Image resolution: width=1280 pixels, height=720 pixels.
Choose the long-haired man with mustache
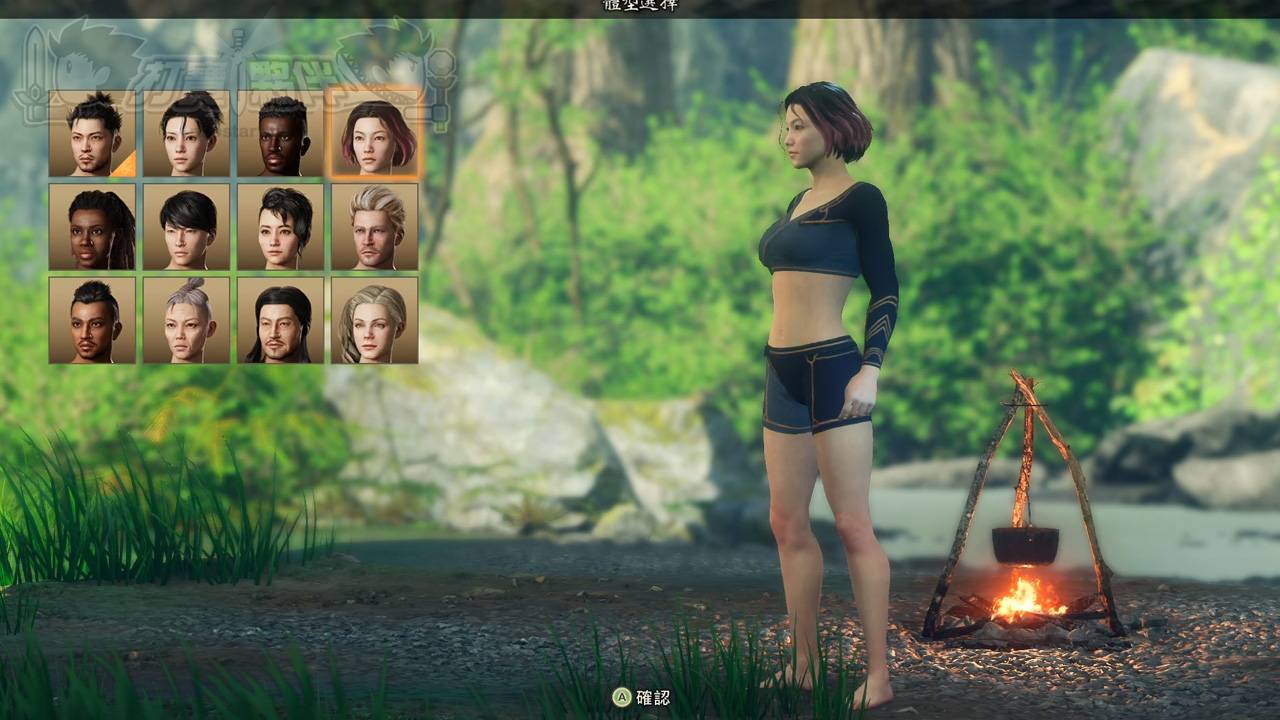click(x=280, y=320)
